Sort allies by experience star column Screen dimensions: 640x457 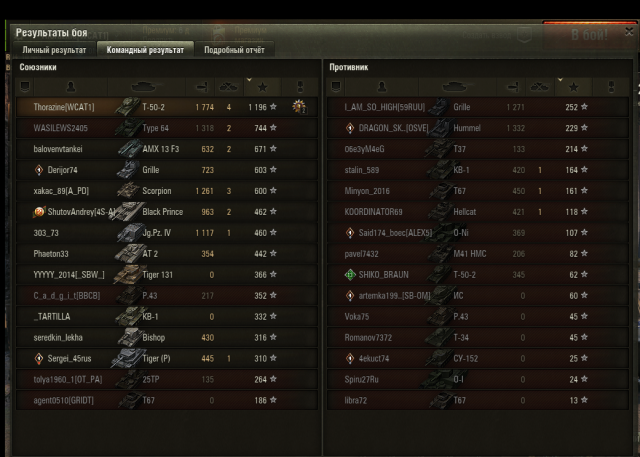click(263, 86)
